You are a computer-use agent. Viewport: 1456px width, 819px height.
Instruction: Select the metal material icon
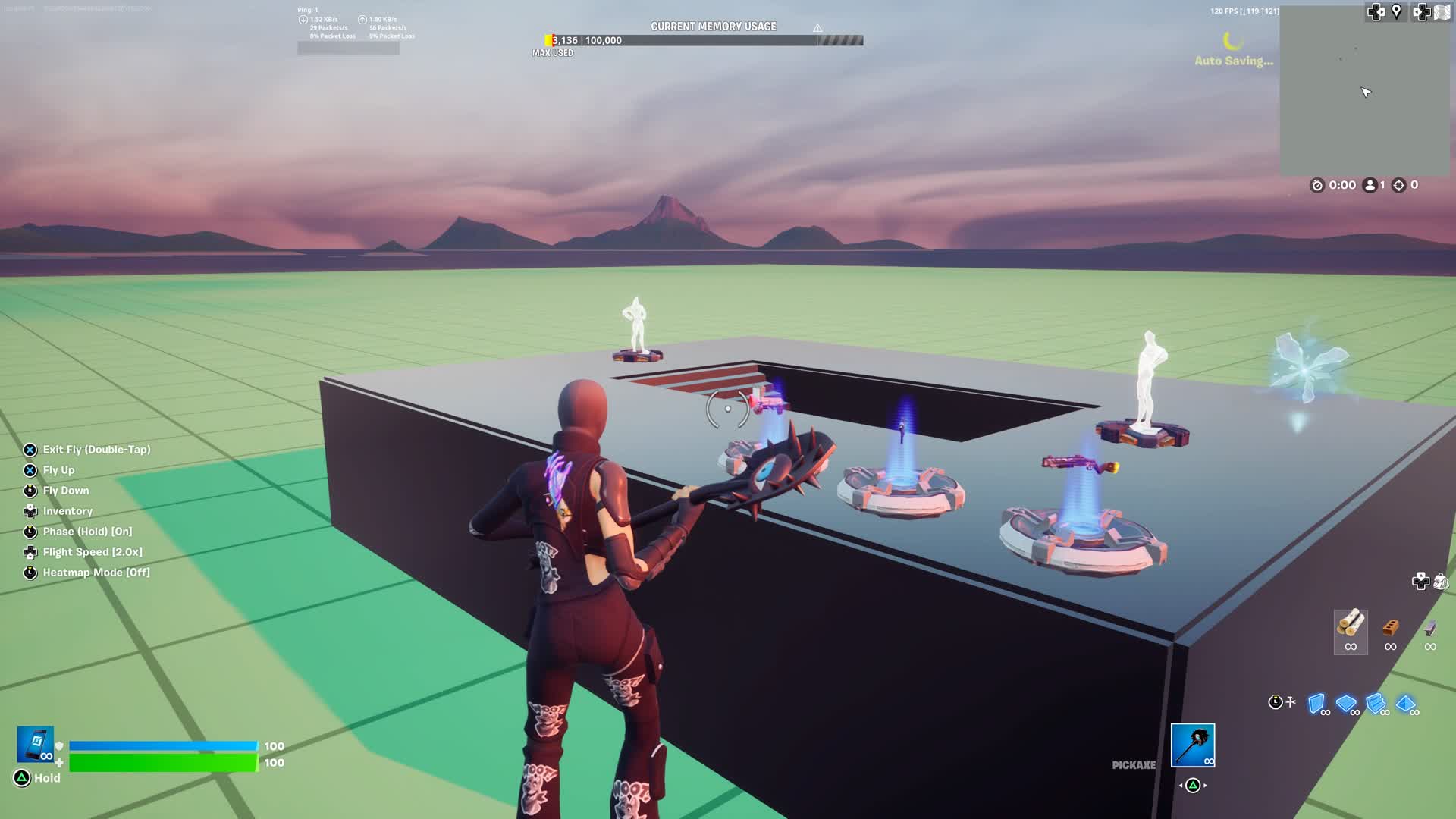[1431, 628]
